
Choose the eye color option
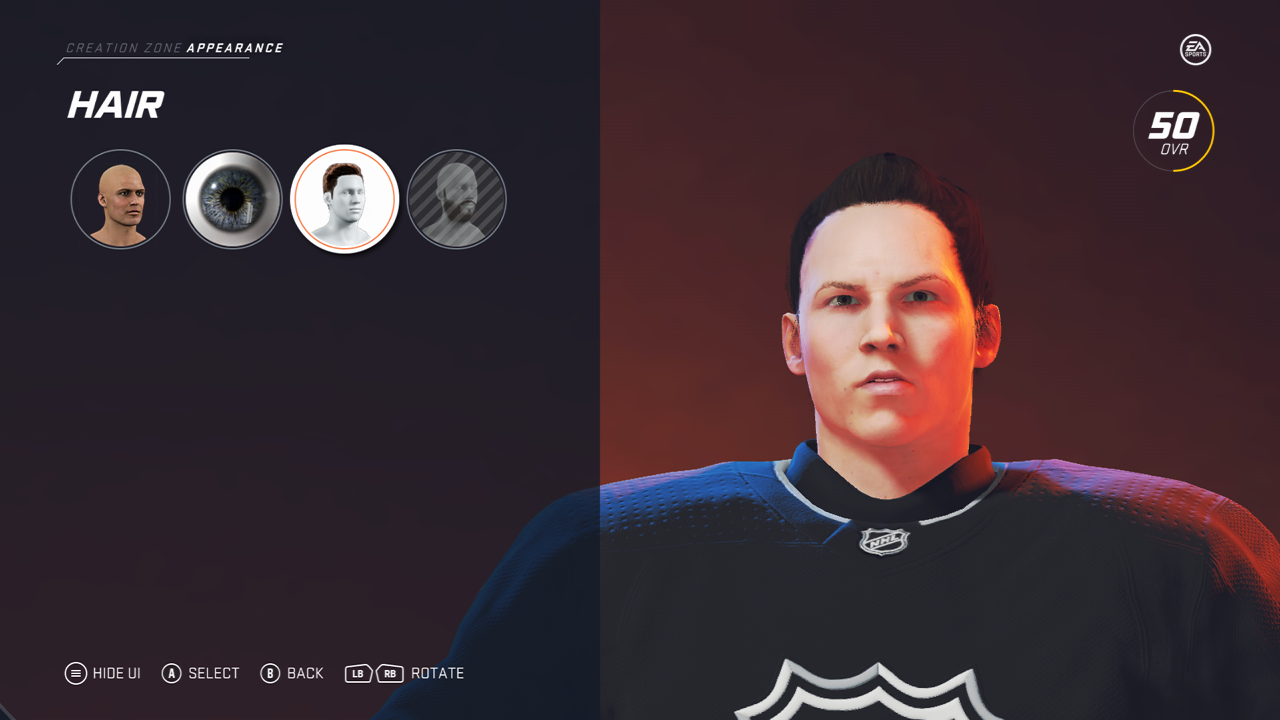pos(232,200)
